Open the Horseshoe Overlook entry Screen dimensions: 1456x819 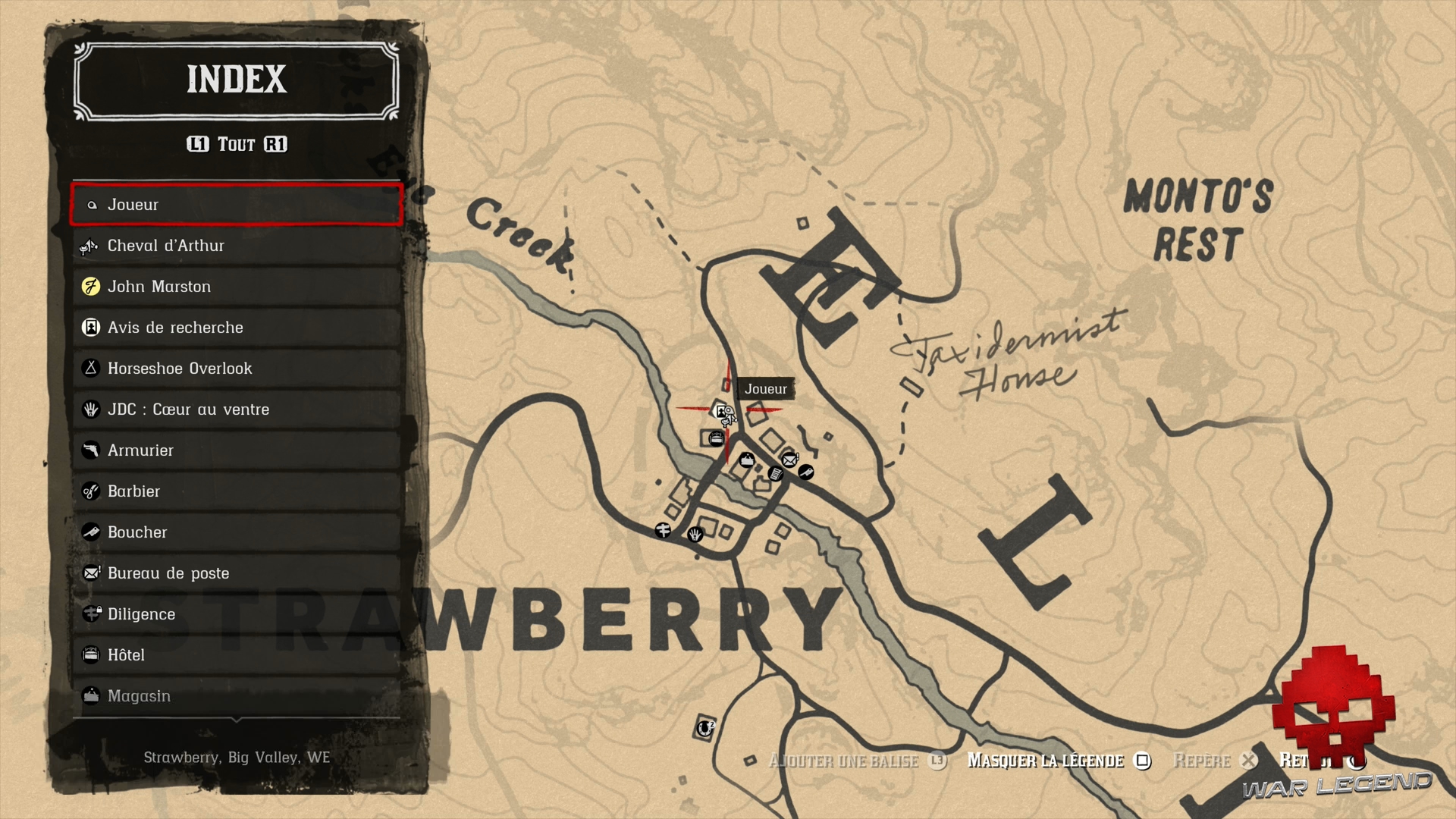(90, 368)
